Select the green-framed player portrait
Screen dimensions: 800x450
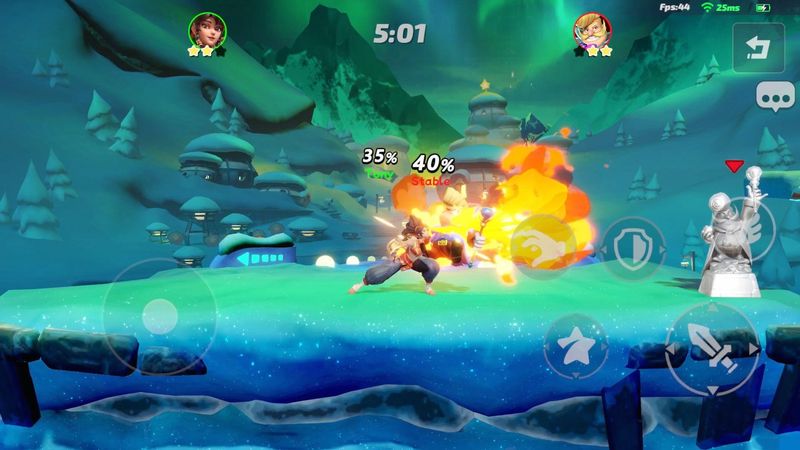pos(205,32)
